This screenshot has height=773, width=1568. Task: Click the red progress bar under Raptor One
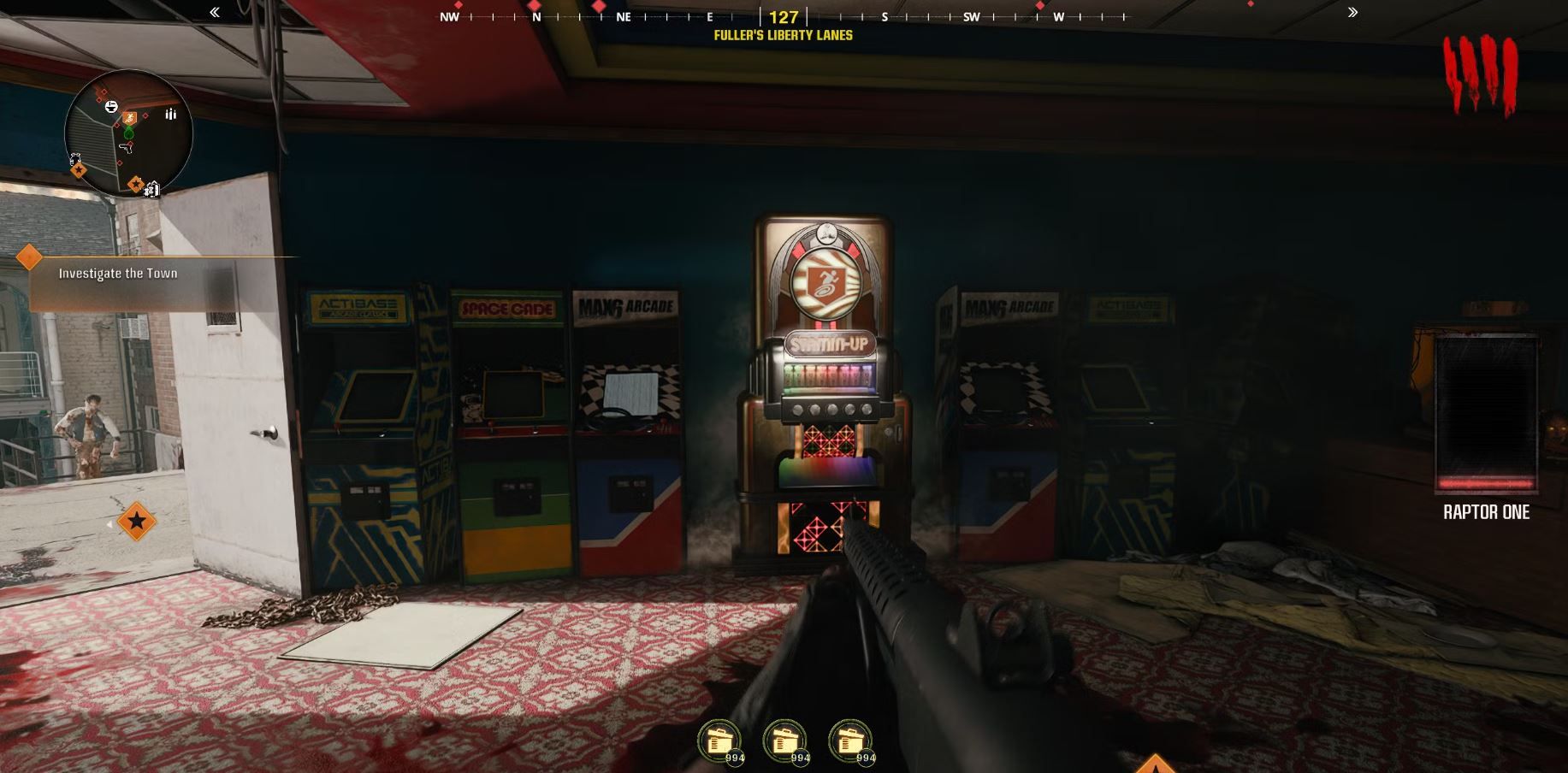pos(1486,485)
